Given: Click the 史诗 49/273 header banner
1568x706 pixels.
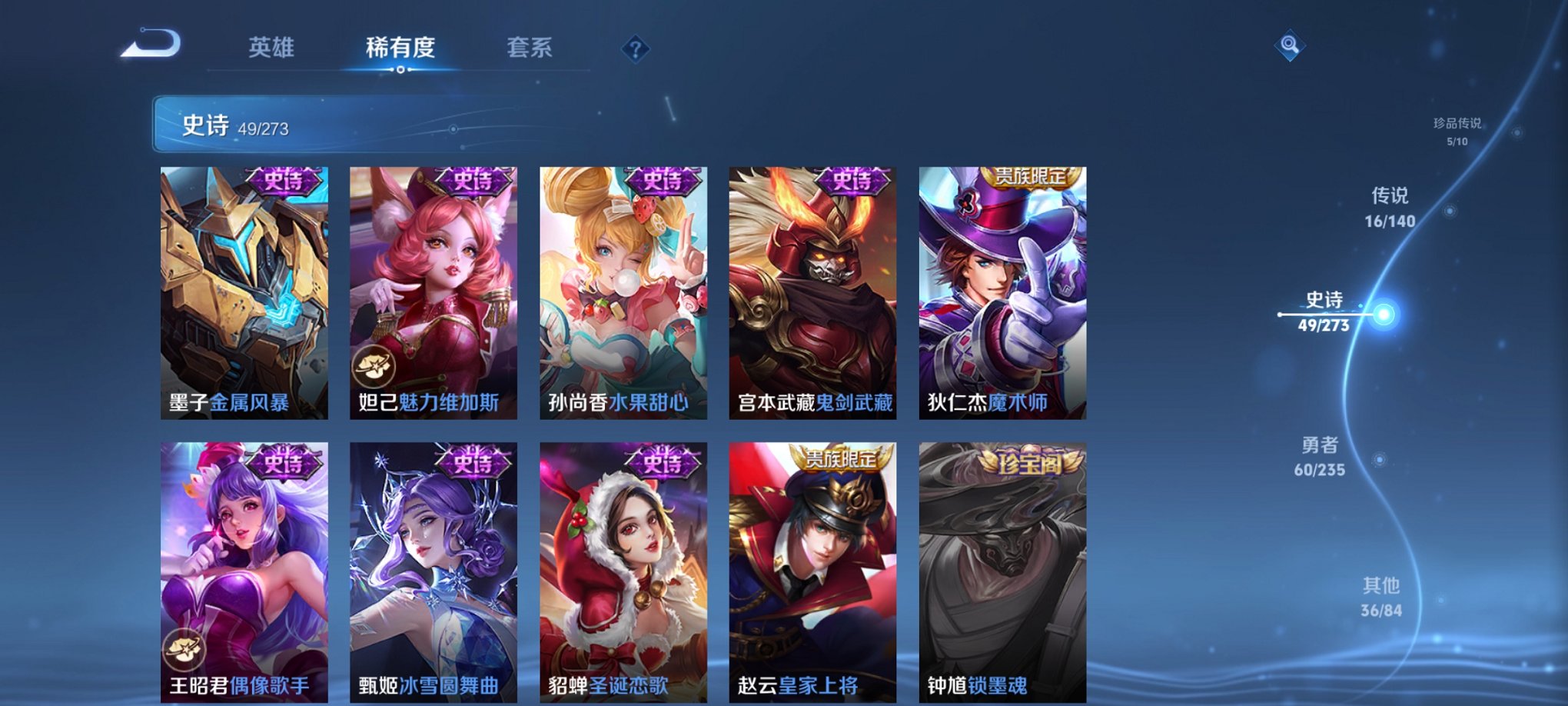Looking at the screenshot, I should (x=307, y=123).
